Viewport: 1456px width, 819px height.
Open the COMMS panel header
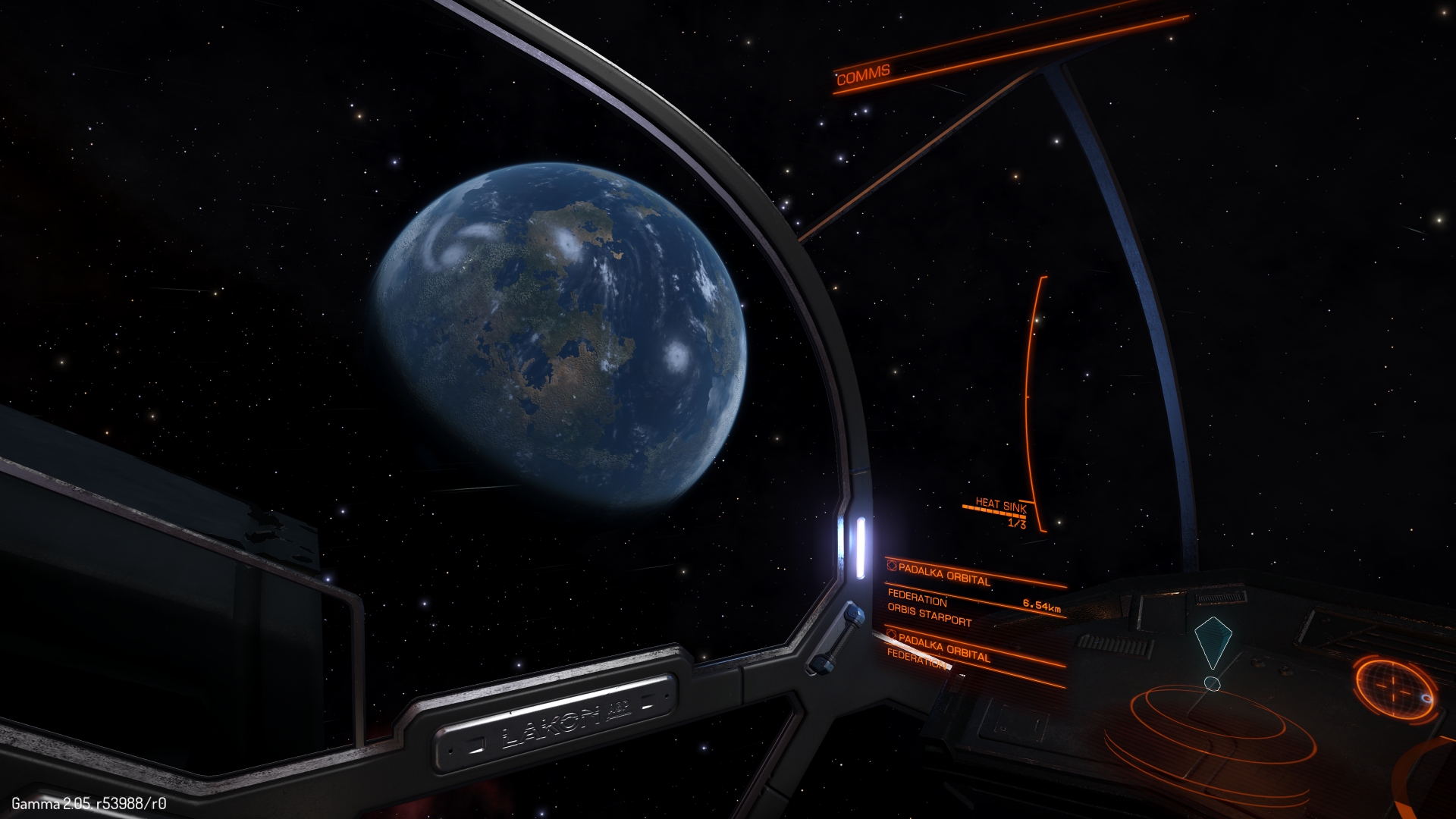[863, 75]
